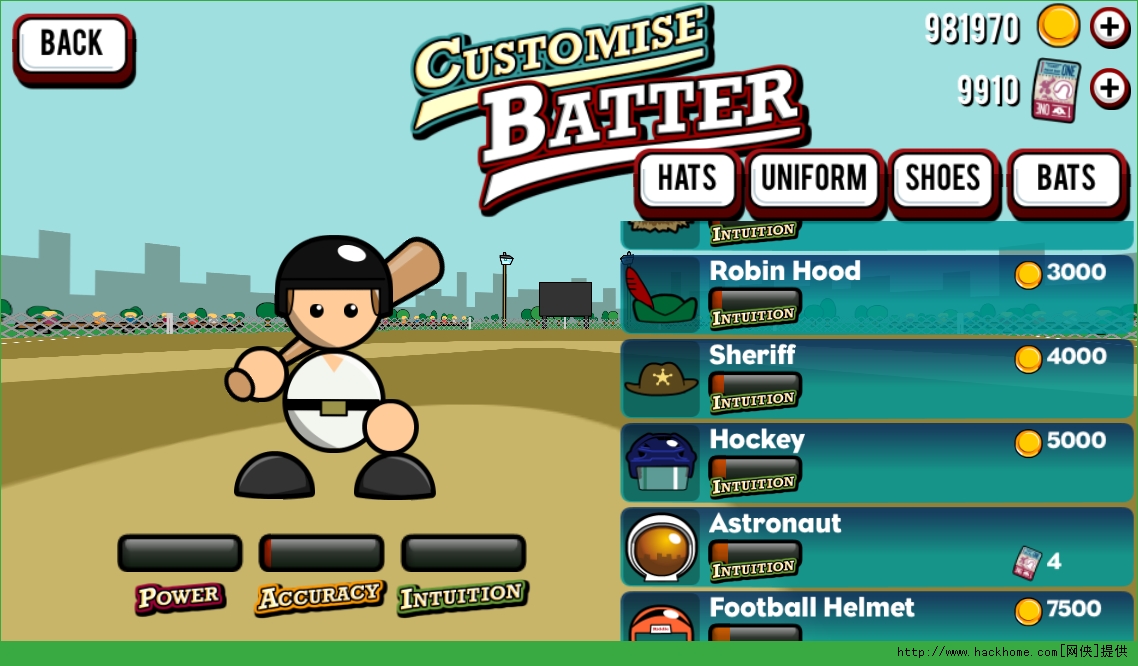Select the Sheriff hat row
The height and width of the screenshot is (666, 1138).
[x=876, y=378]
